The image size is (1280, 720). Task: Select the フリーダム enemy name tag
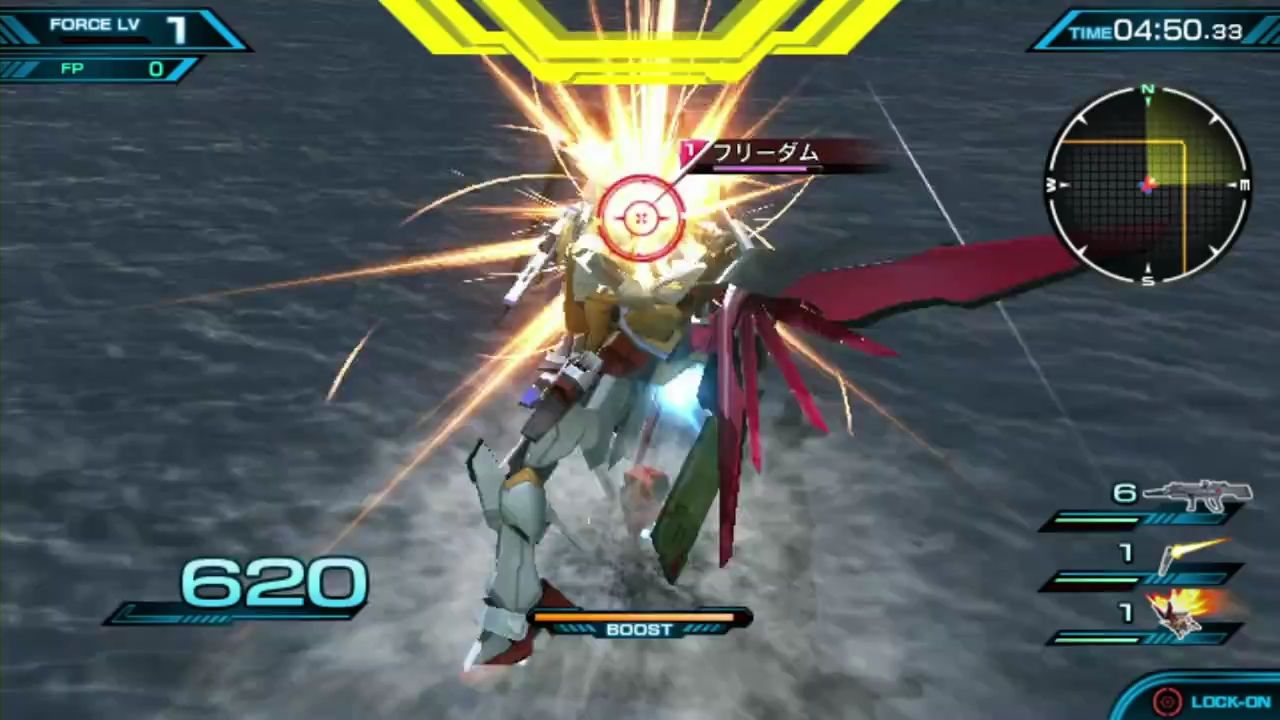click(765, 153)
